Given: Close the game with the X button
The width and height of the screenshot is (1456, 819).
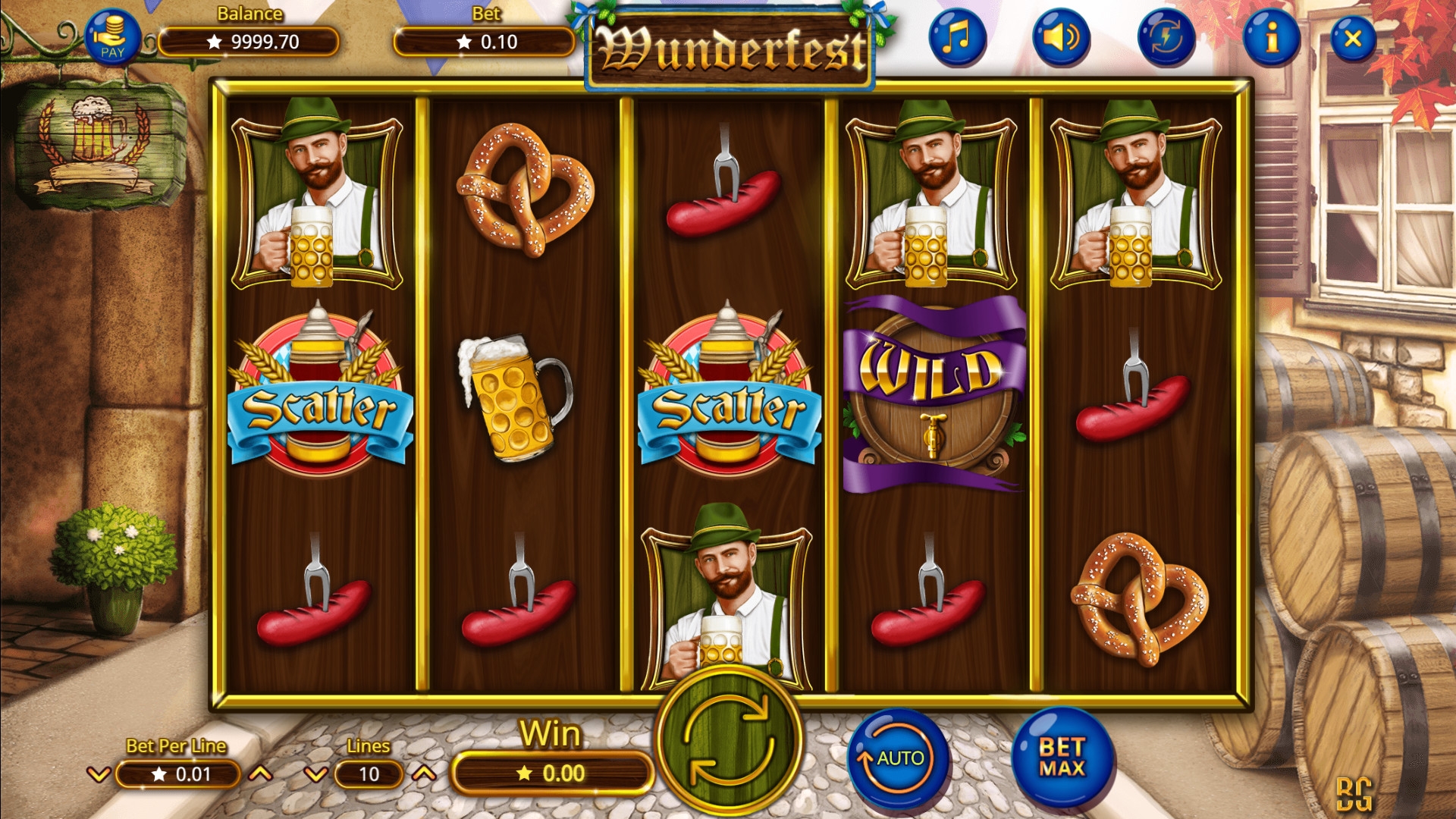Looking at the screenshot, I should (1353, 38).
